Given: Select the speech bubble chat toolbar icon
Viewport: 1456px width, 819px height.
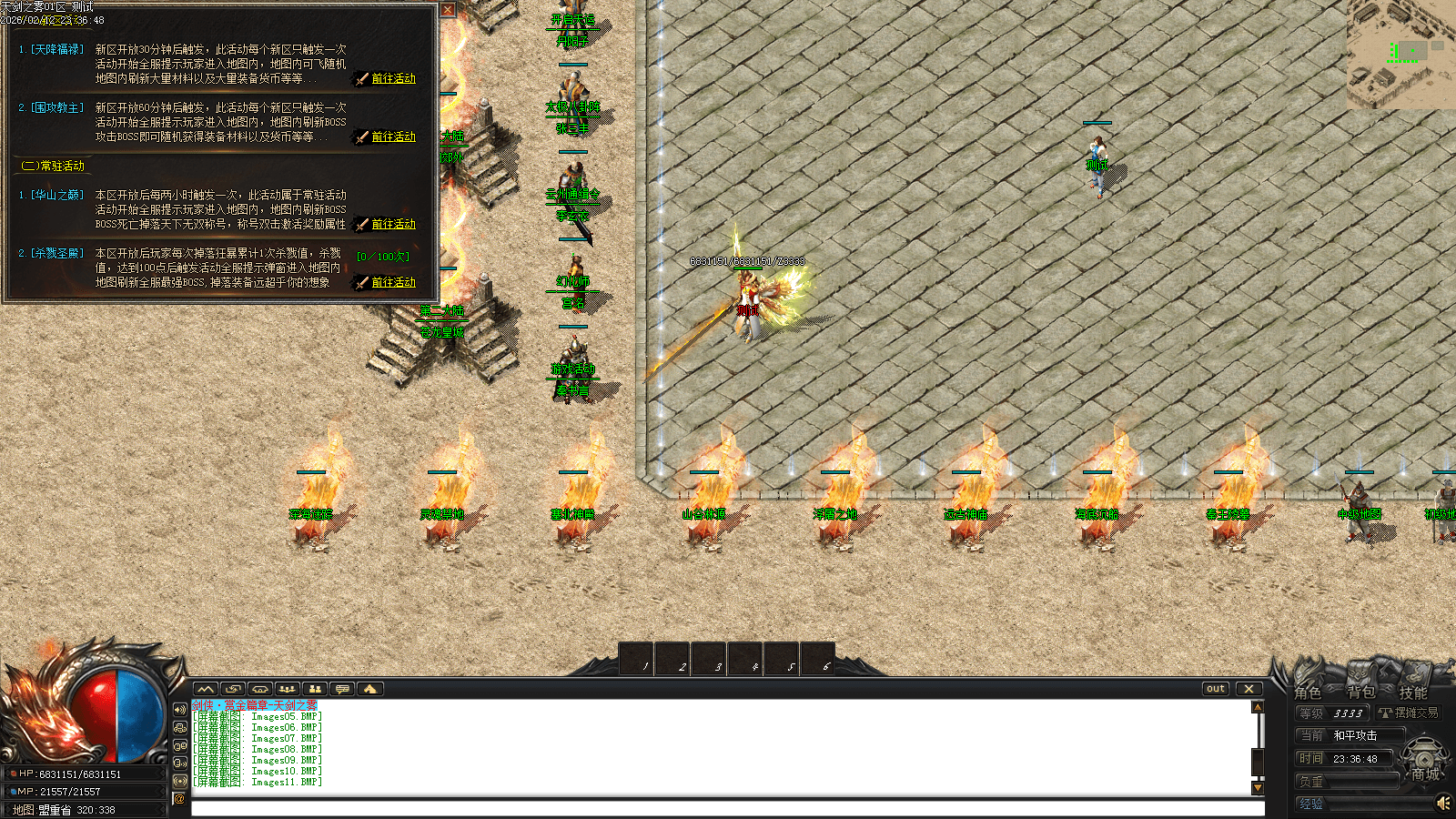Looking at the screenshot, I should click(x=342, y=689).
